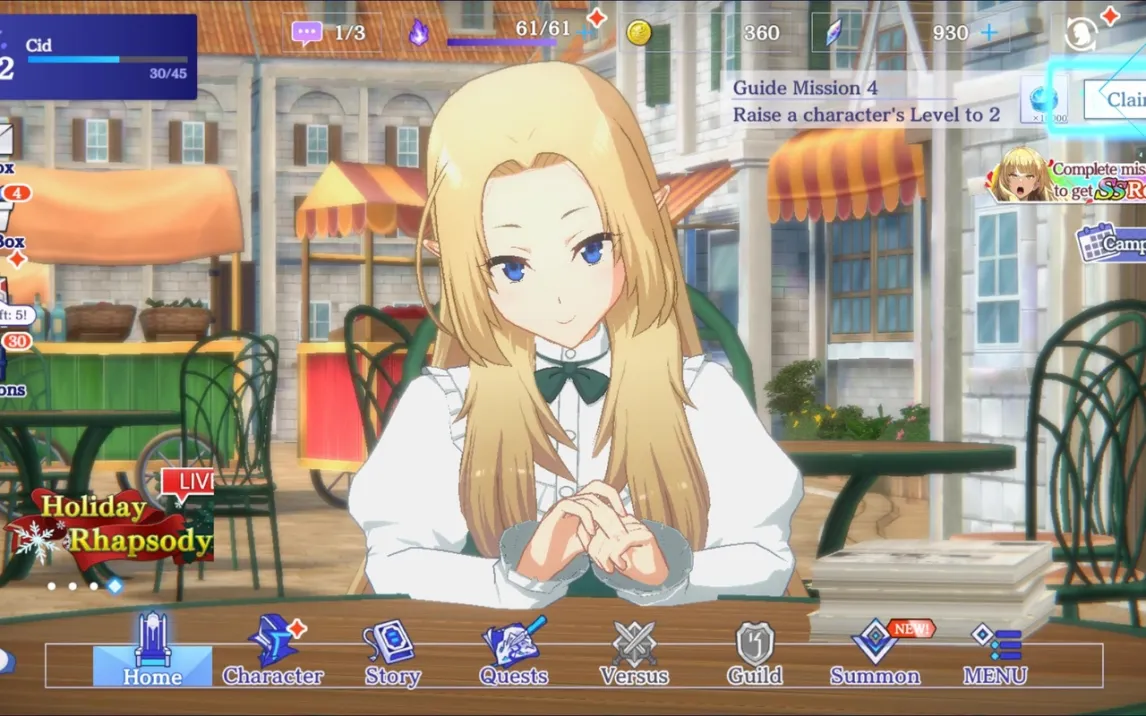Open the MENU list
1146x716 pixels.
point(995,651)
